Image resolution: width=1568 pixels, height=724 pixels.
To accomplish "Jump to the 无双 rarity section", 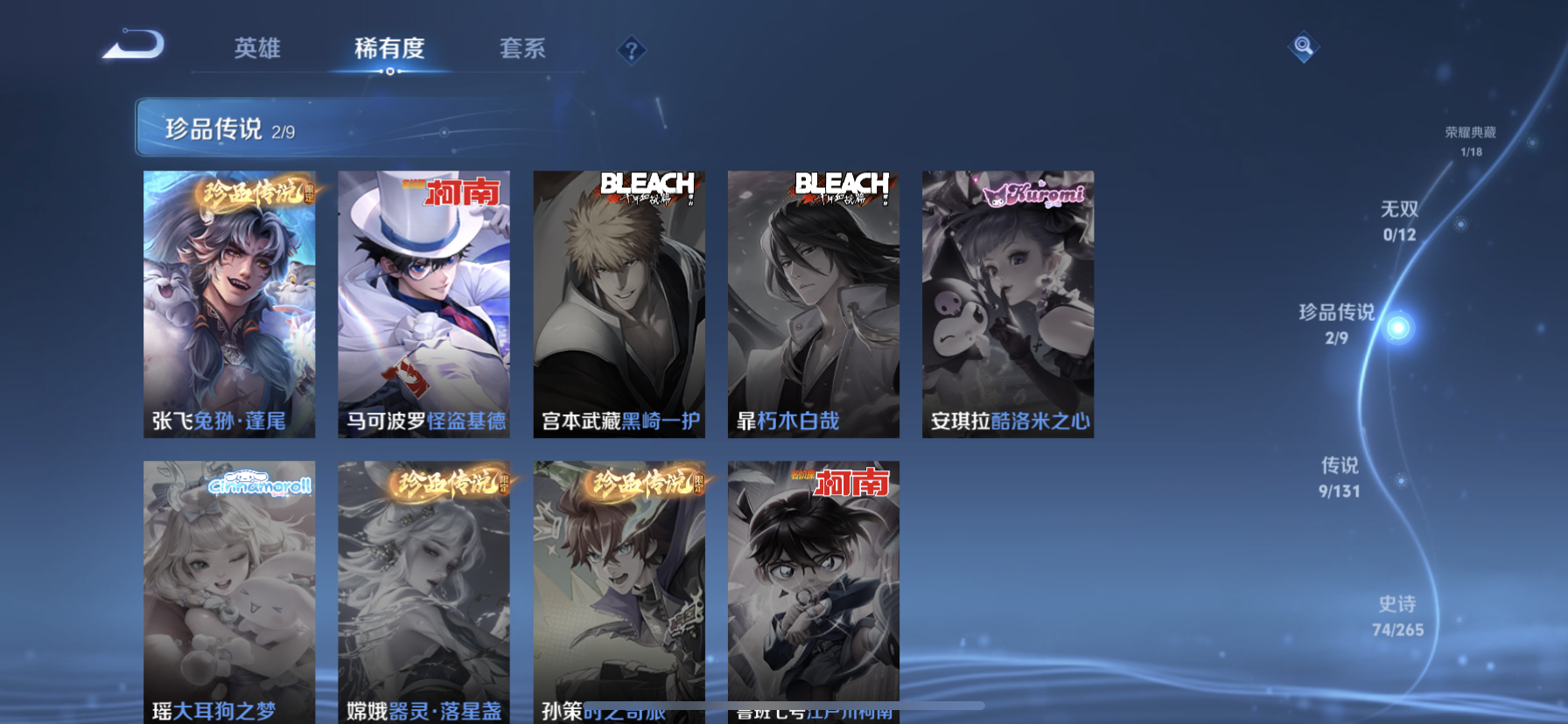I will [x=1399, y=220].
